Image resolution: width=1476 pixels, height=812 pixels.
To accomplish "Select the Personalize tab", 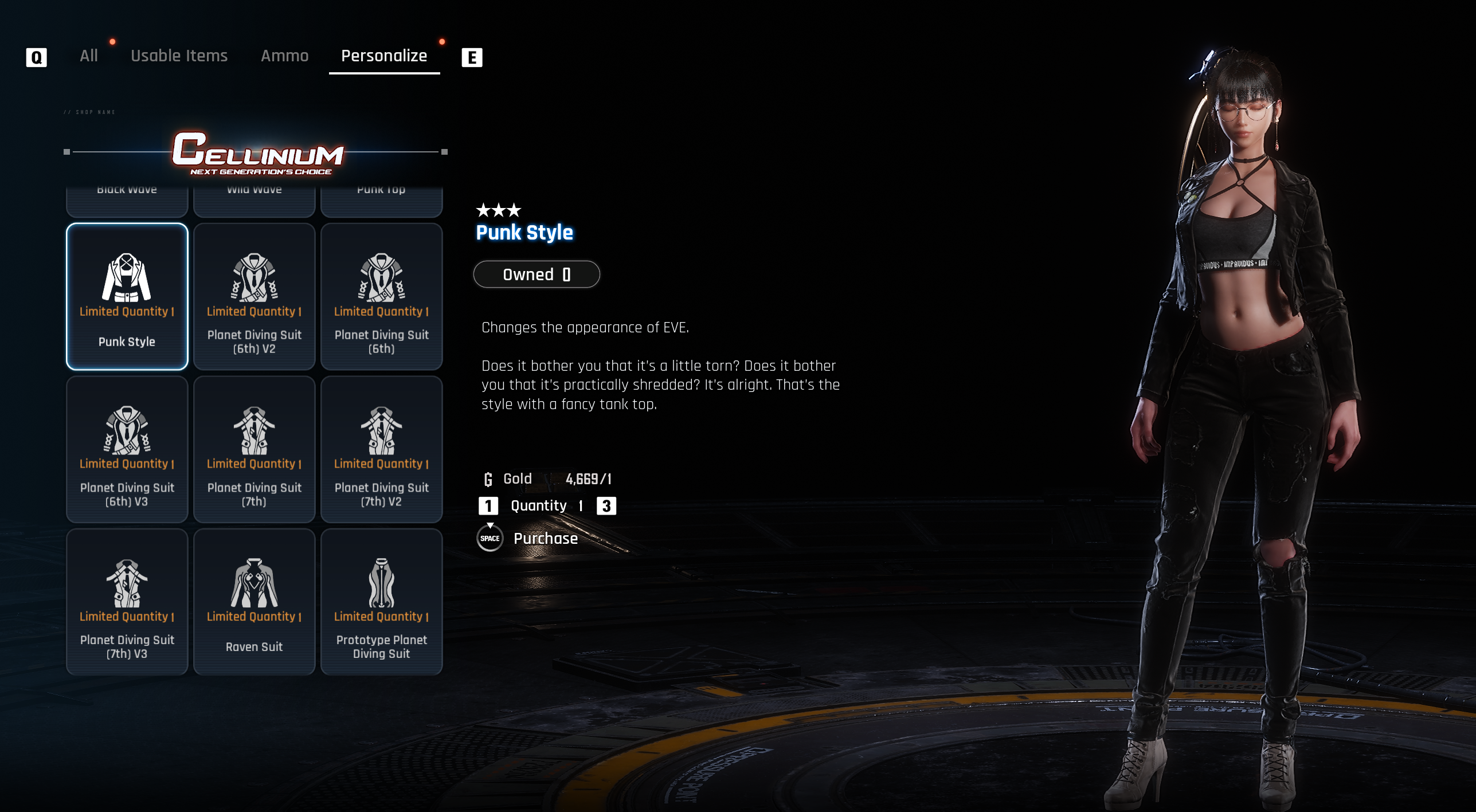I will tap(384, 56).
